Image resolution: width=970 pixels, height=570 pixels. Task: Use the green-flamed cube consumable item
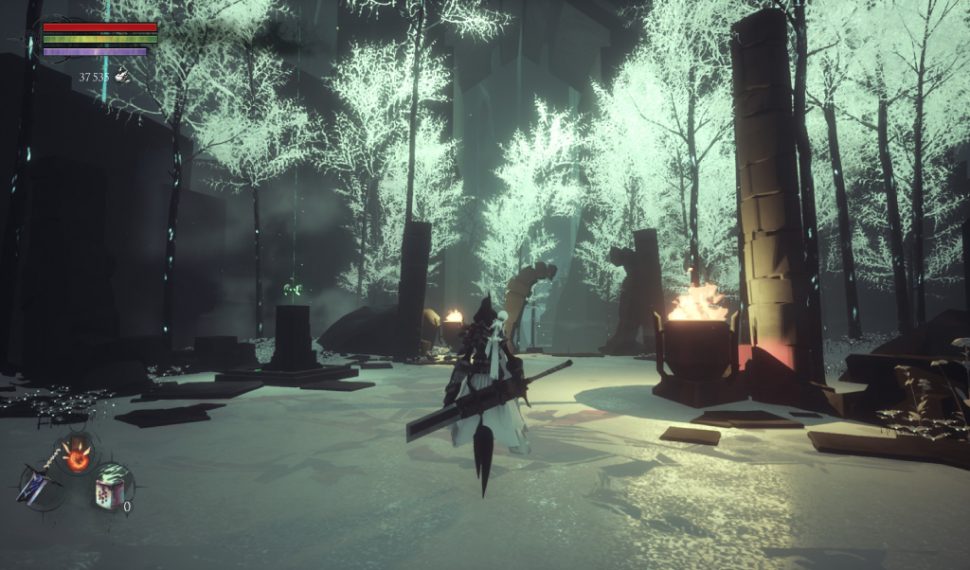point(110,486)
